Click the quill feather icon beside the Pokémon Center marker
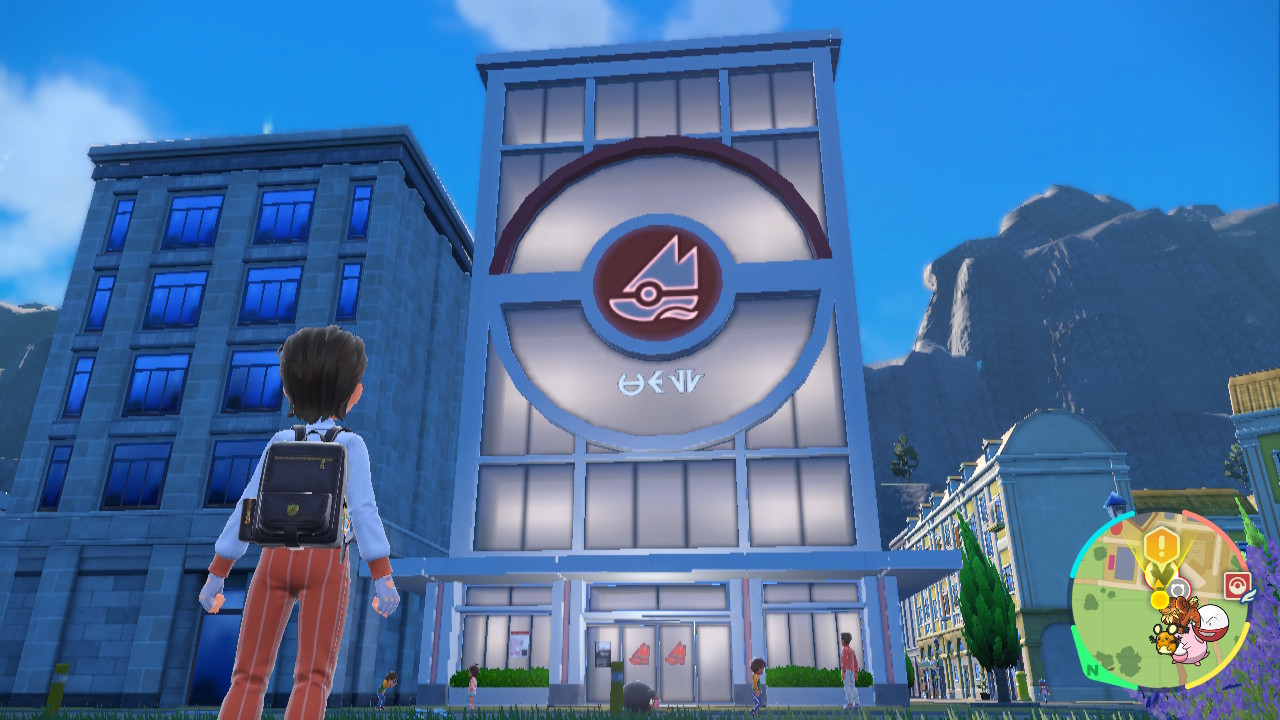Screen dimensions: 1280x720 tap(1249, 595)
